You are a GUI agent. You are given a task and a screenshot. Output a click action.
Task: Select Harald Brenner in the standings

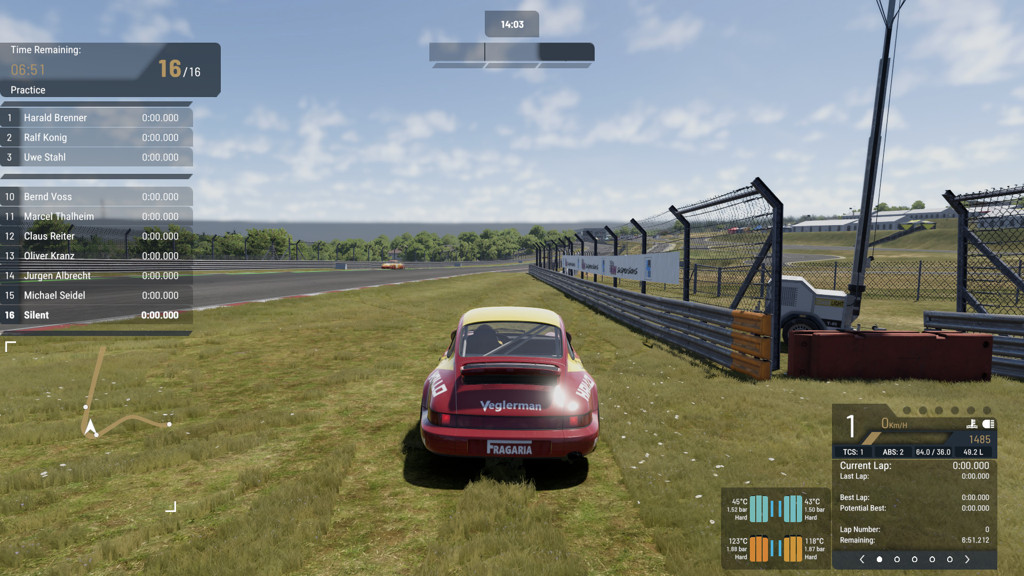(96, 118)
